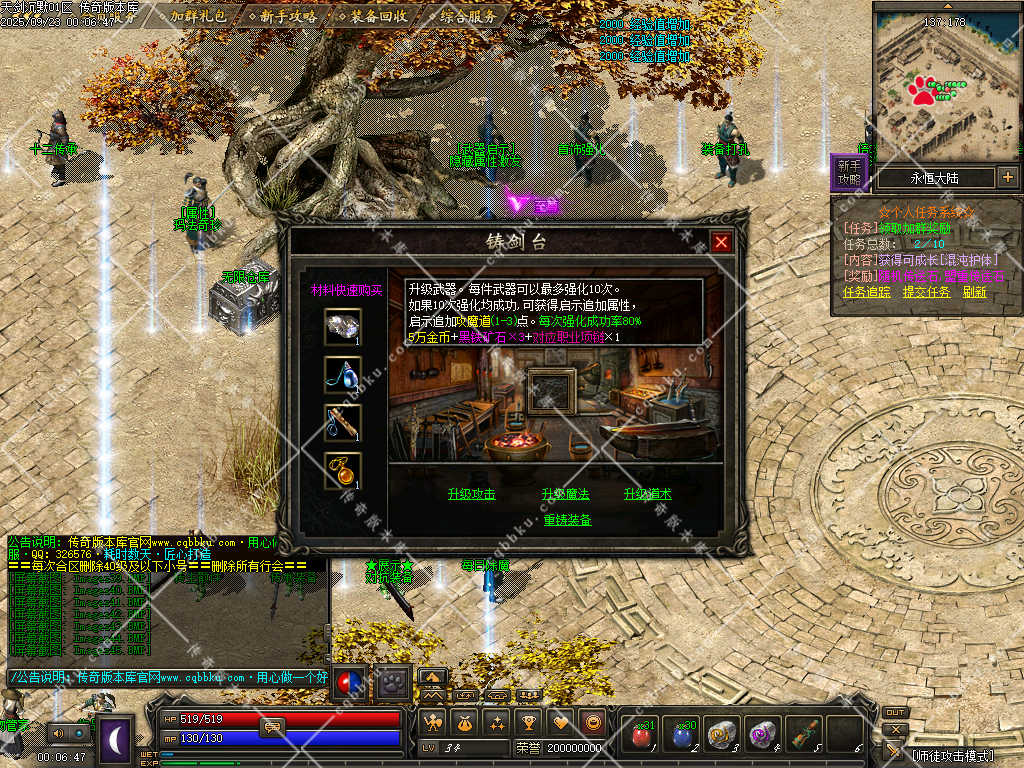Click the minimap plus button
Viewport: 1024px width, 768px height.
(1007, 178)
